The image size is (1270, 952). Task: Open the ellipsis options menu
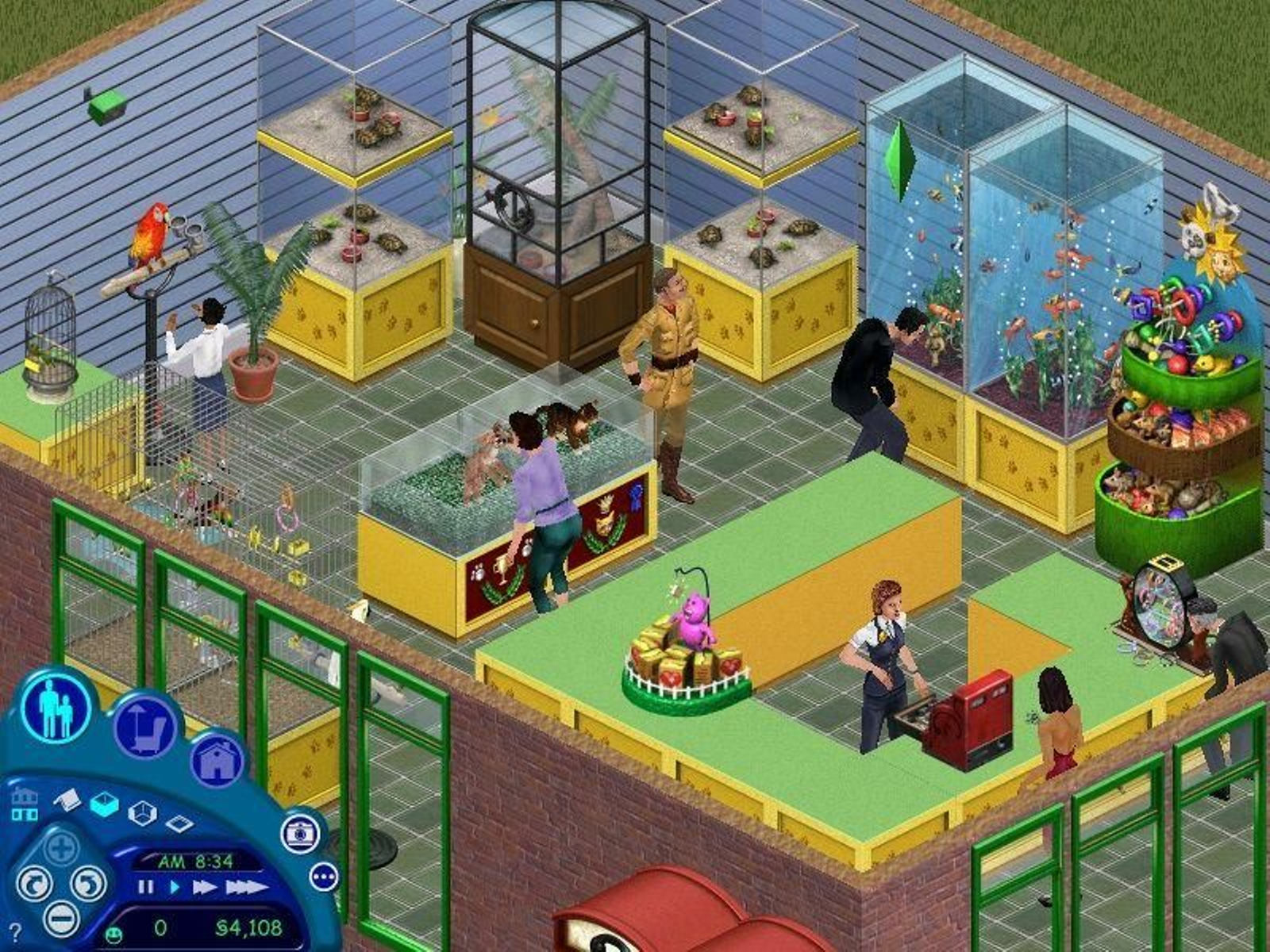point(323,877)
